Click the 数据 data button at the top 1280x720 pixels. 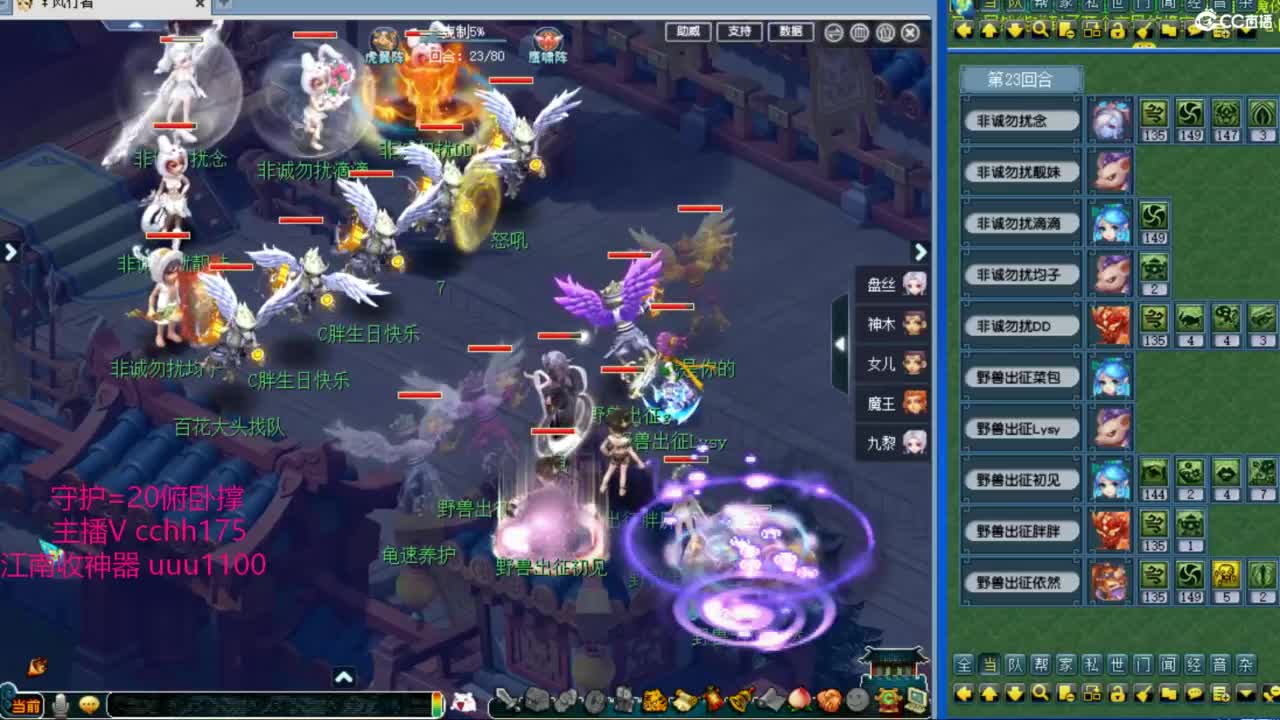[x=790, y=30]
